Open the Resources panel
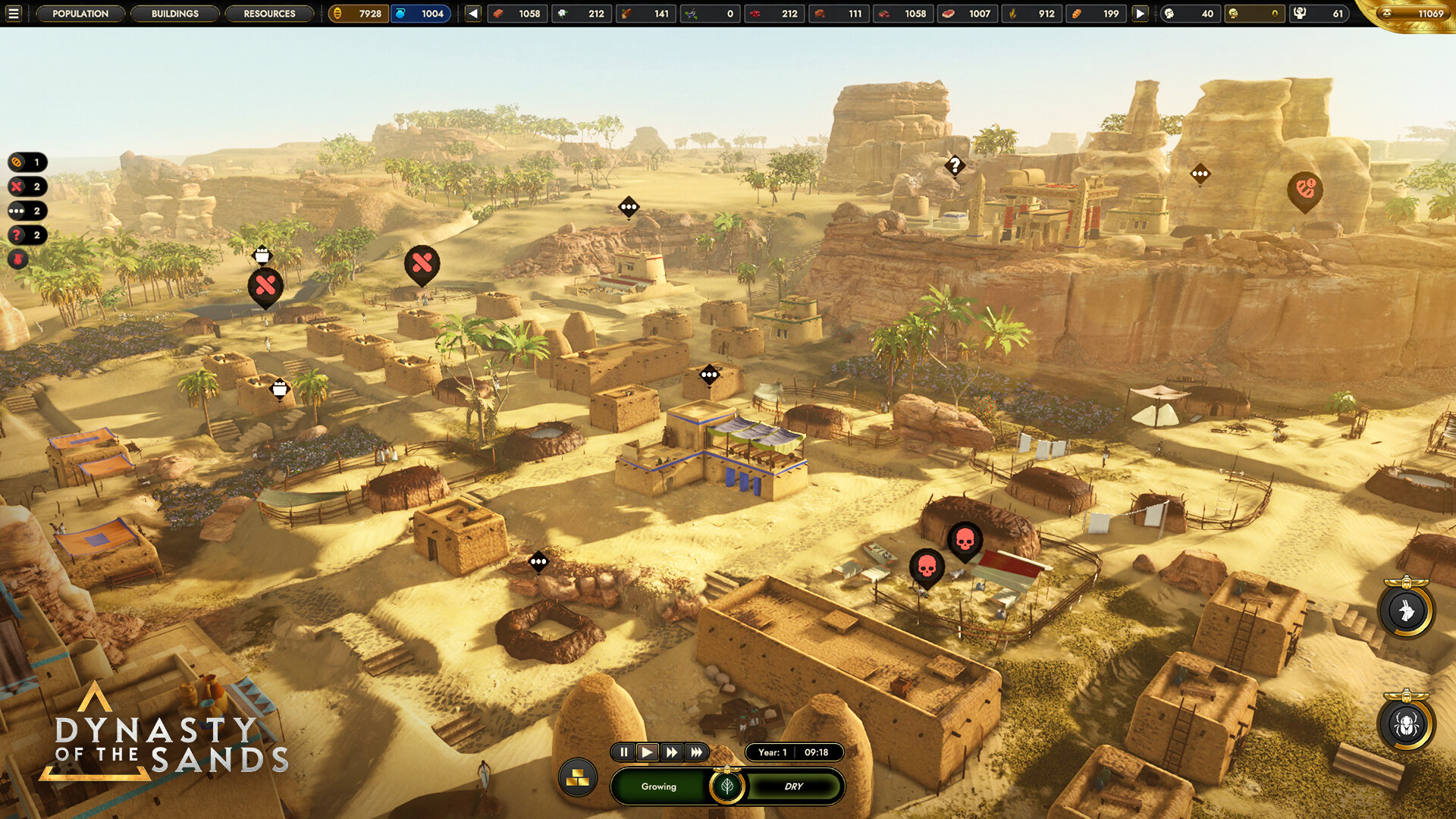Screen dimensions: 1456x819 click(270, 14)
